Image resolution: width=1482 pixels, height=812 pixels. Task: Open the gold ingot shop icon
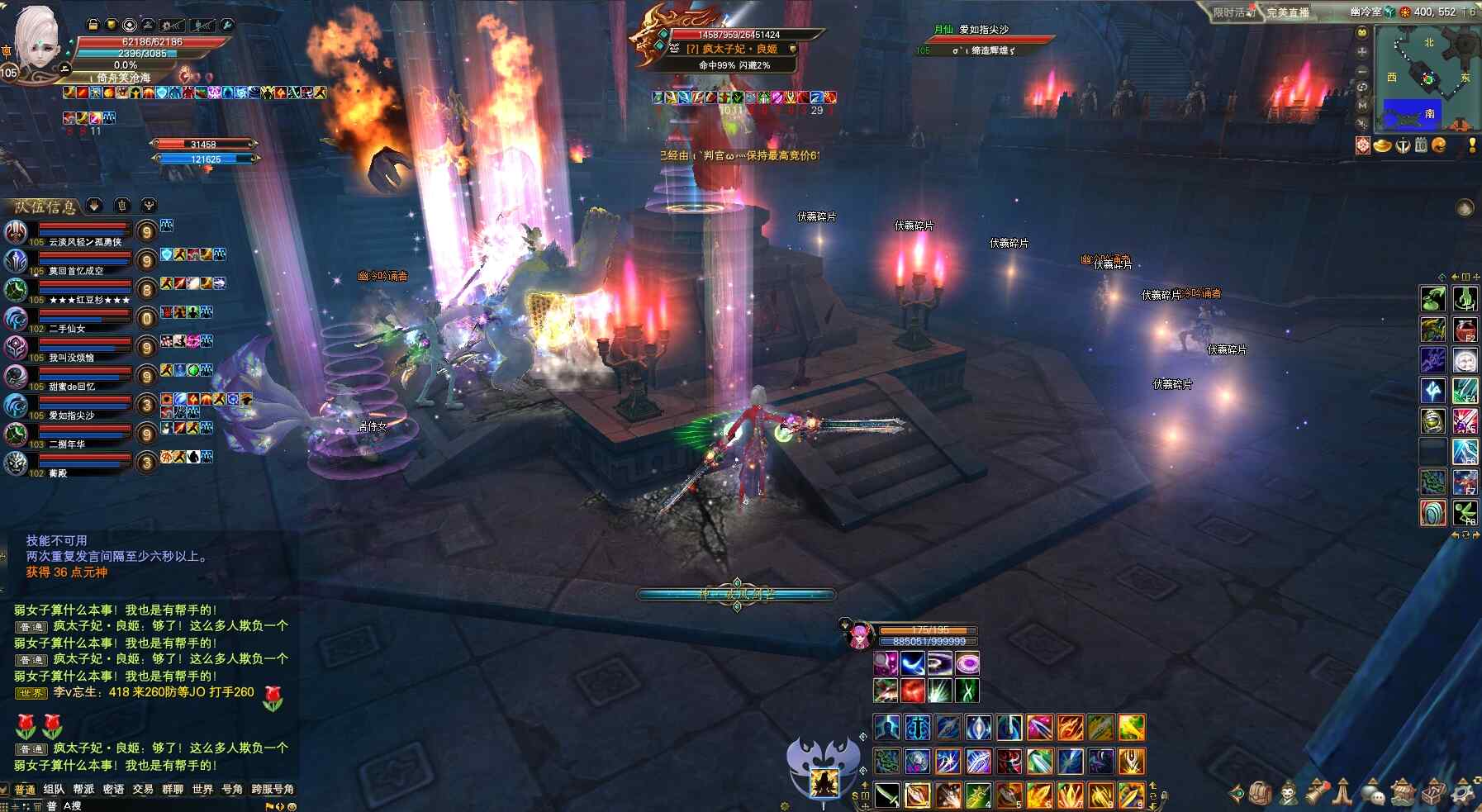1382,146
